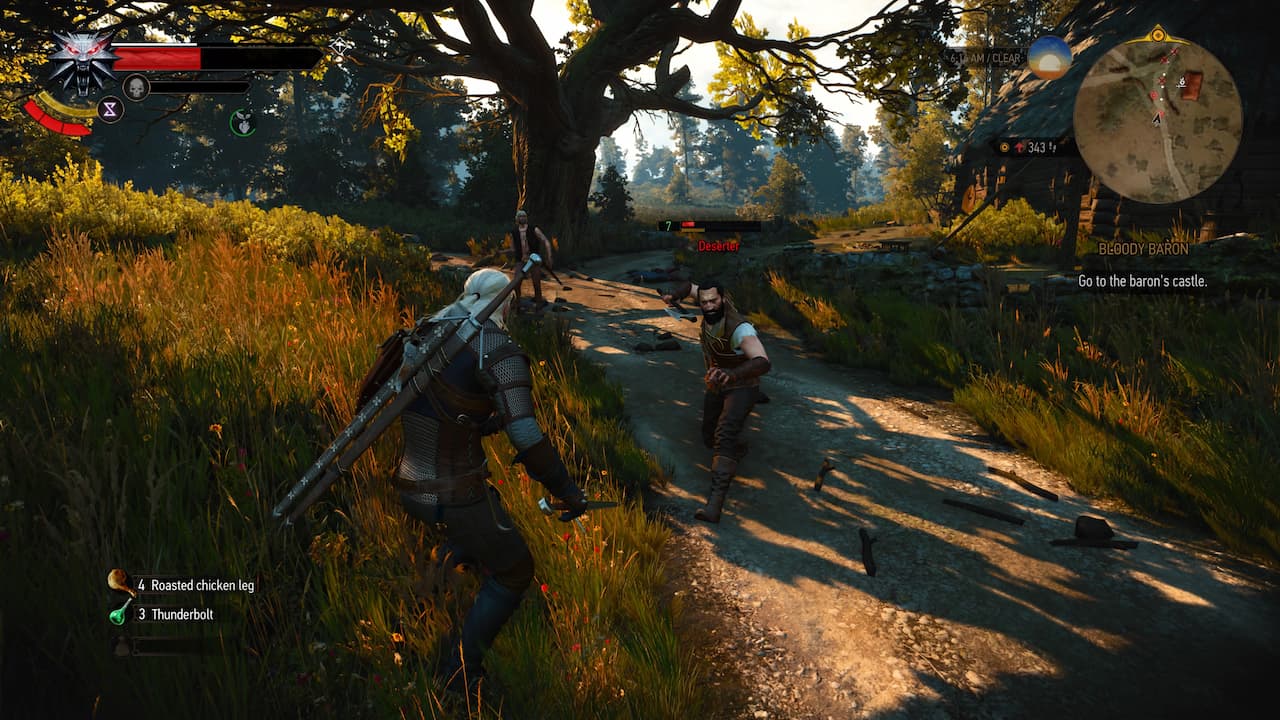
Task: Click the sun weather icon beside the clock
Action: [x=1049, y=58]
